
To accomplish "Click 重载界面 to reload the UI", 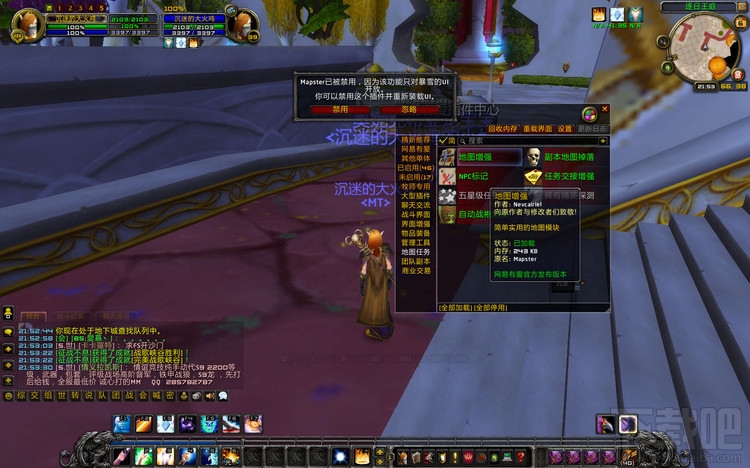I will (x=537, y=129).
